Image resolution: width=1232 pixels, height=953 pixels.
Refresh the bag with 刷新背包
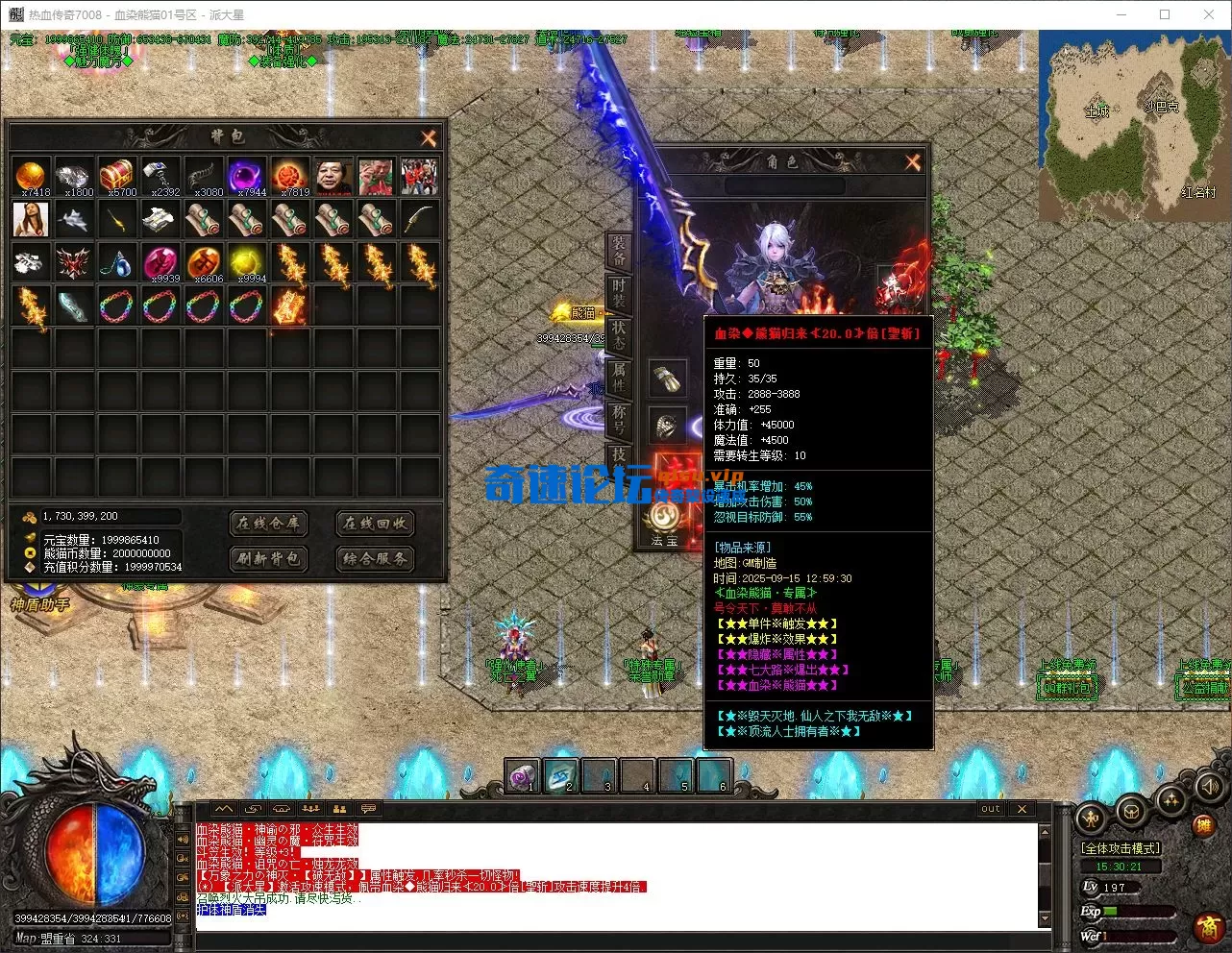268,558
